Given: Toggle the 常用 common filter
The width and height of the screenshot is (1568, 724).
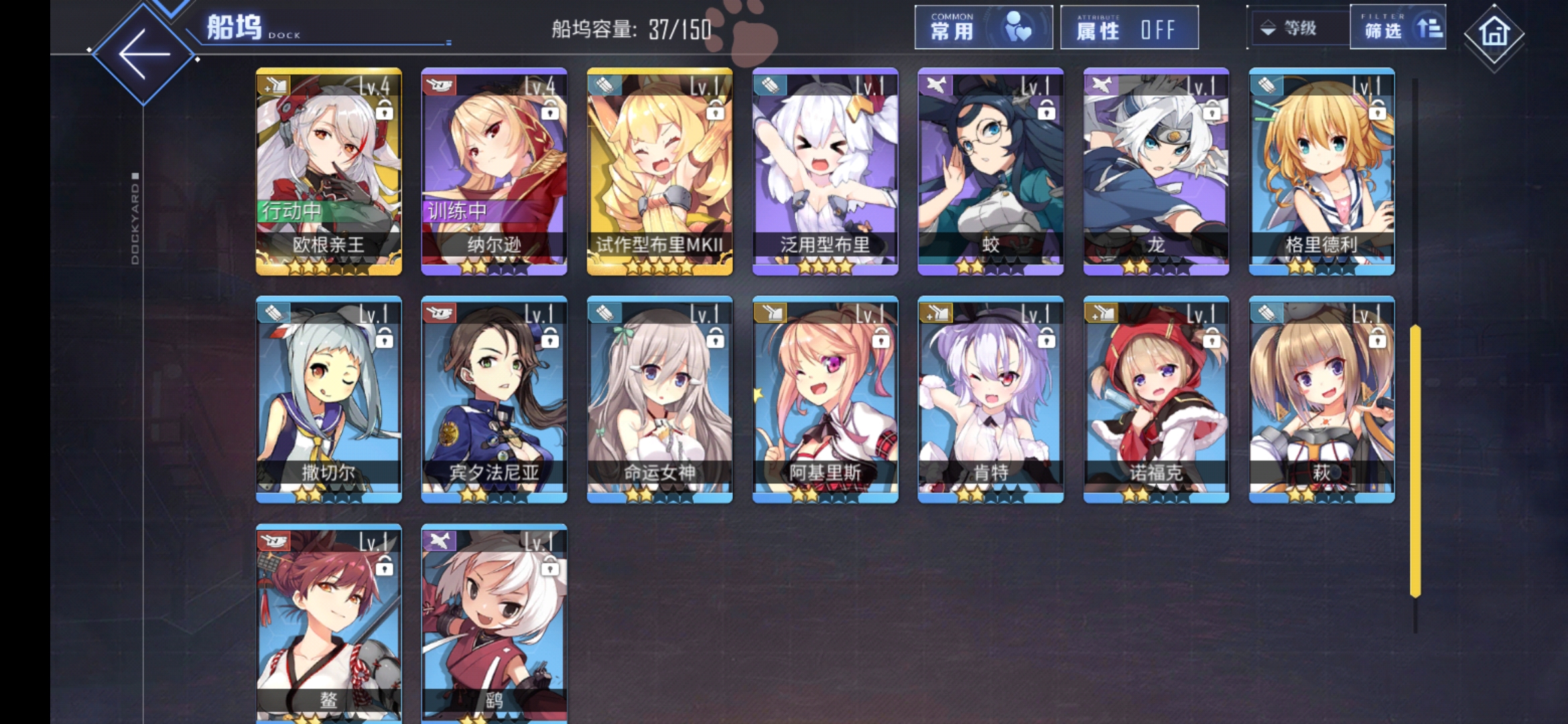Looking at the screenshot, I should (x=983, y=28).
